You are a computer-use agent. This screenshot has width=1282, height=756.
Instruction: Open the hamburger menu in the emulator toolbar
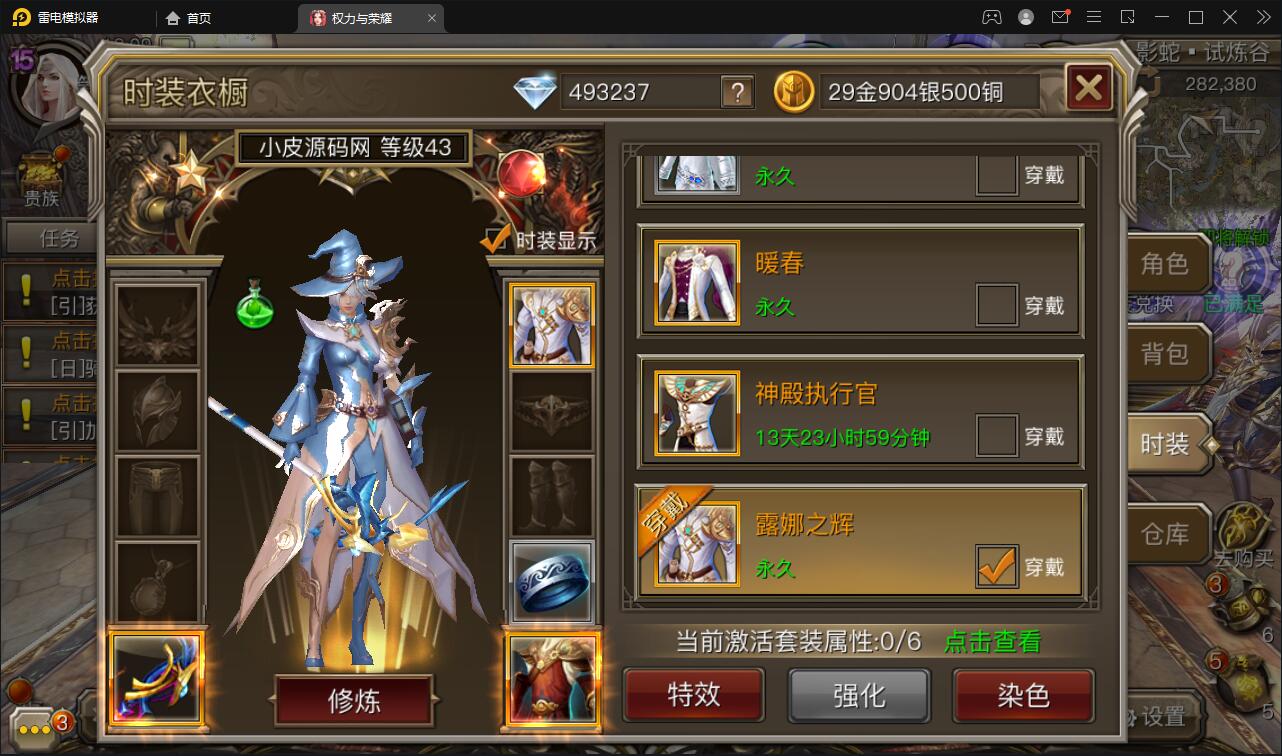pyautogui.click(x=1094, y=17)
